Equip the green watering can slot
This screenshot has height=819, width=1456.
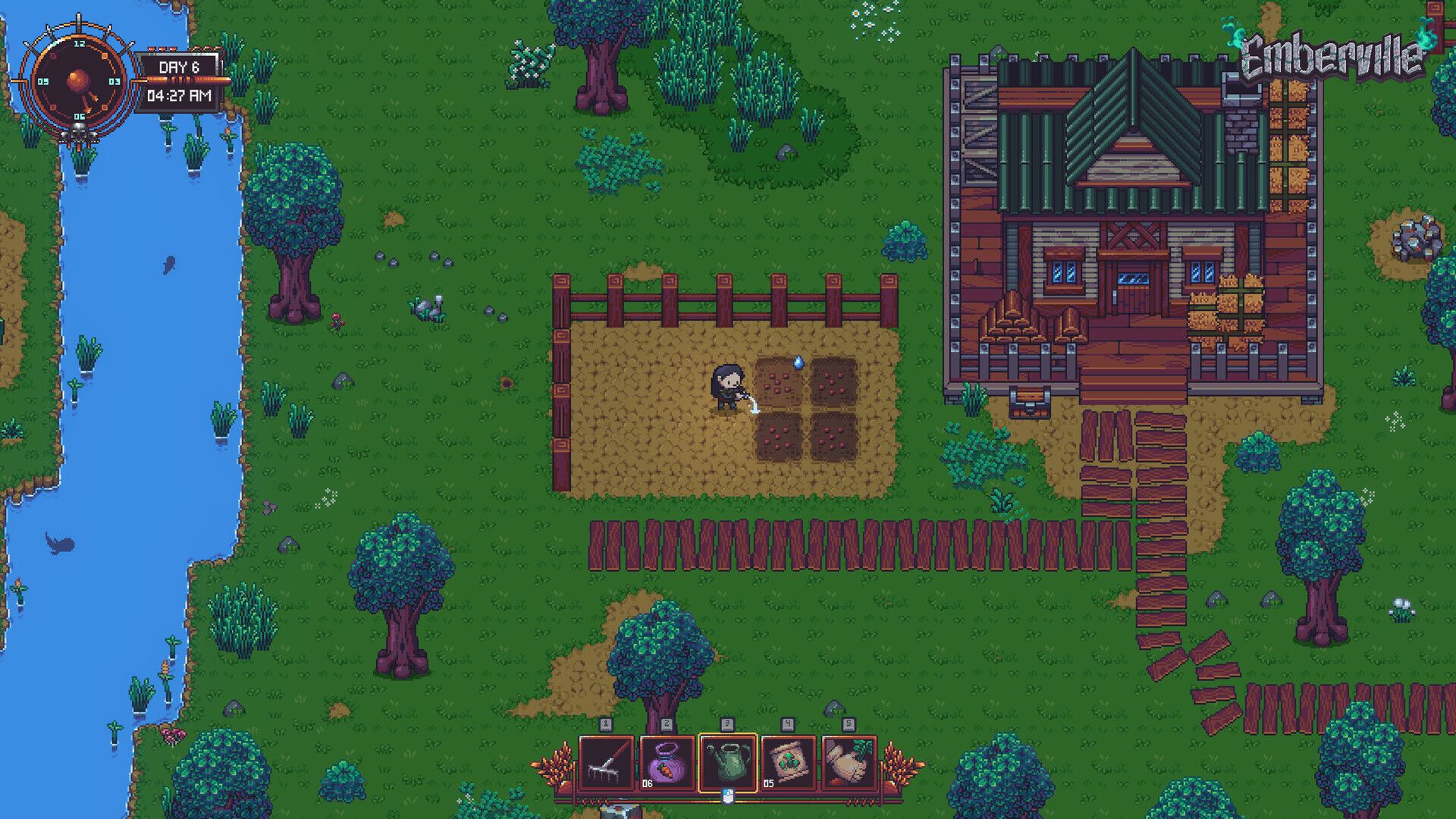click(x=727, y=763)
